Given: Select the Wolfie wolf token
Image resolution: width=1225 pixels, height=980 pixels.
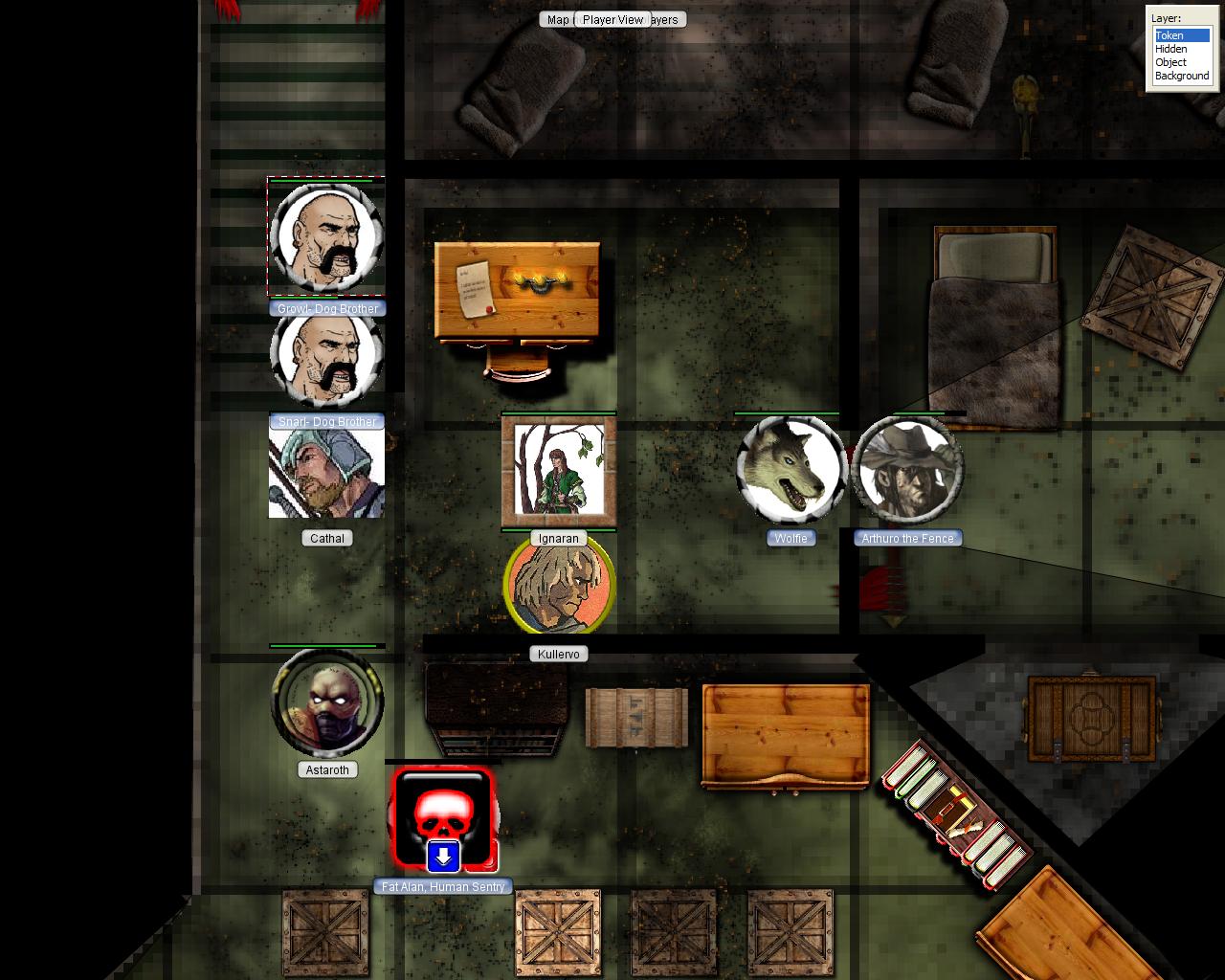Looking at the screenshot, I should click(x=789, y=470).
